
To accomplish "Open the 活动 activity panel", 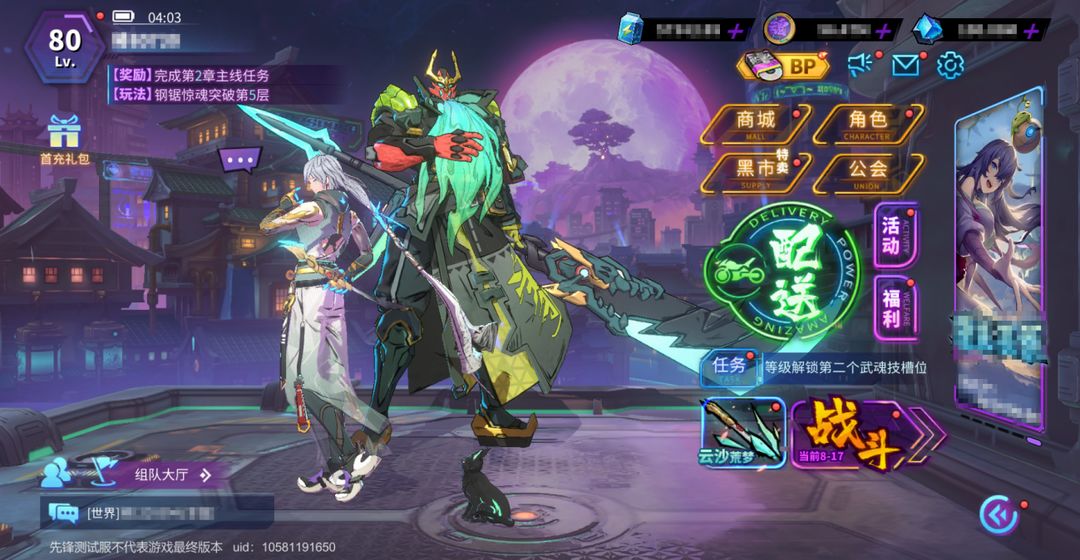I will 891,236.
